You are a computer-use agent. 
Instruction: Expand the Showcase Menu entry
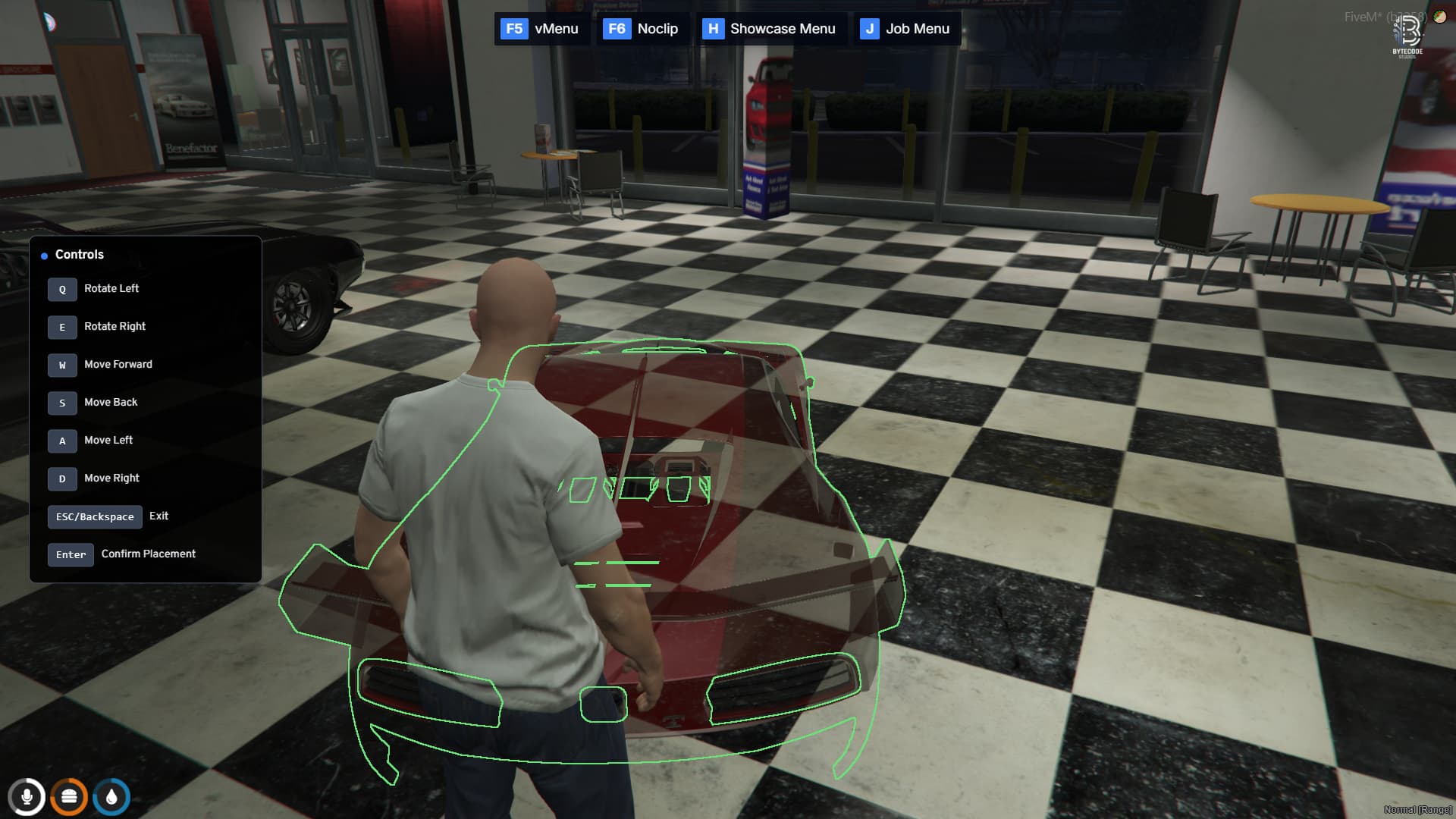click(x=783, y=29)
